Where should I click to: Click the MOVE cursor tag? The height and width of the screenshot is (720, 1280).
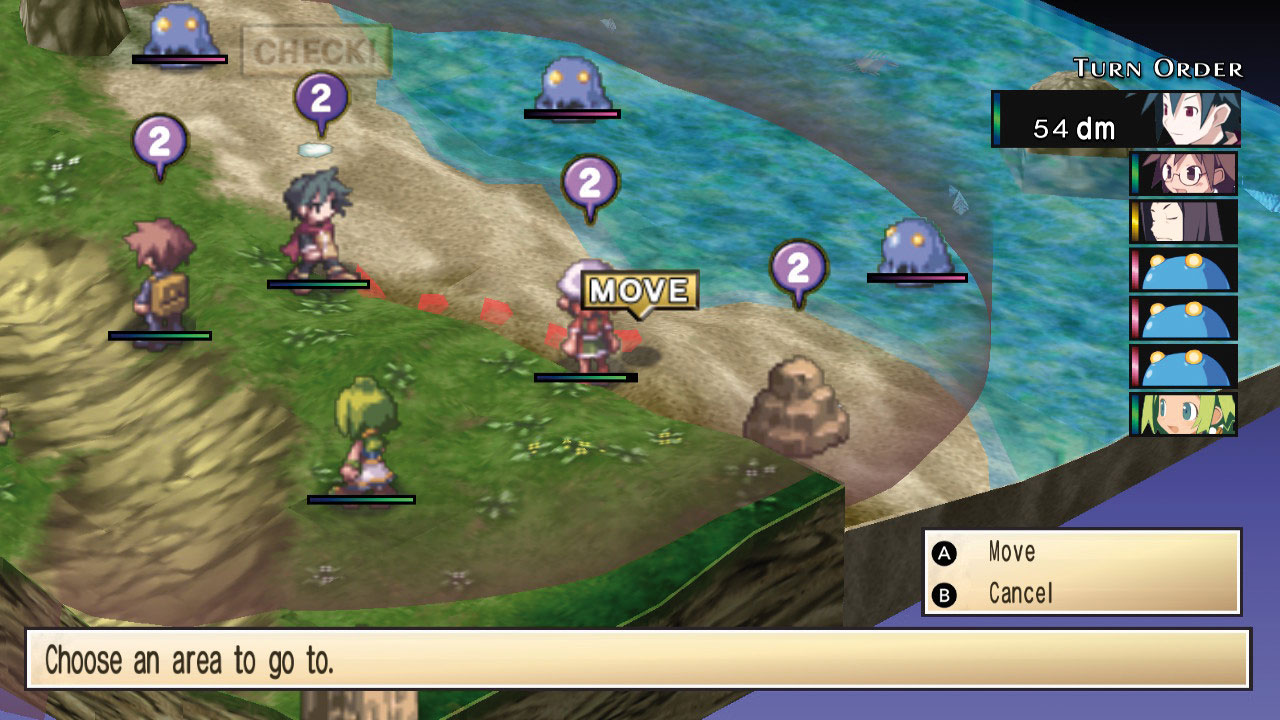(640, 291)
